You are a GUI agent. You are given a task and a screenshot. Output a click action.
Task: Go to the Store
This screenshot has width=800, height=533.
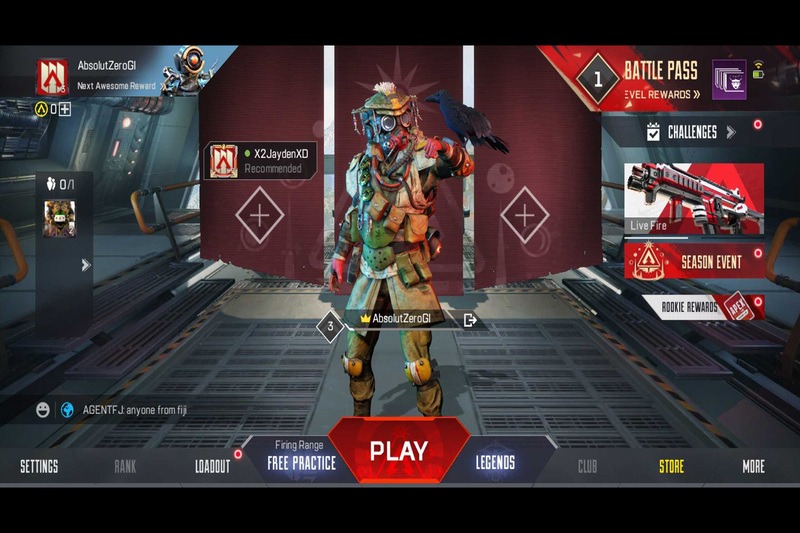tap(671, 466)
